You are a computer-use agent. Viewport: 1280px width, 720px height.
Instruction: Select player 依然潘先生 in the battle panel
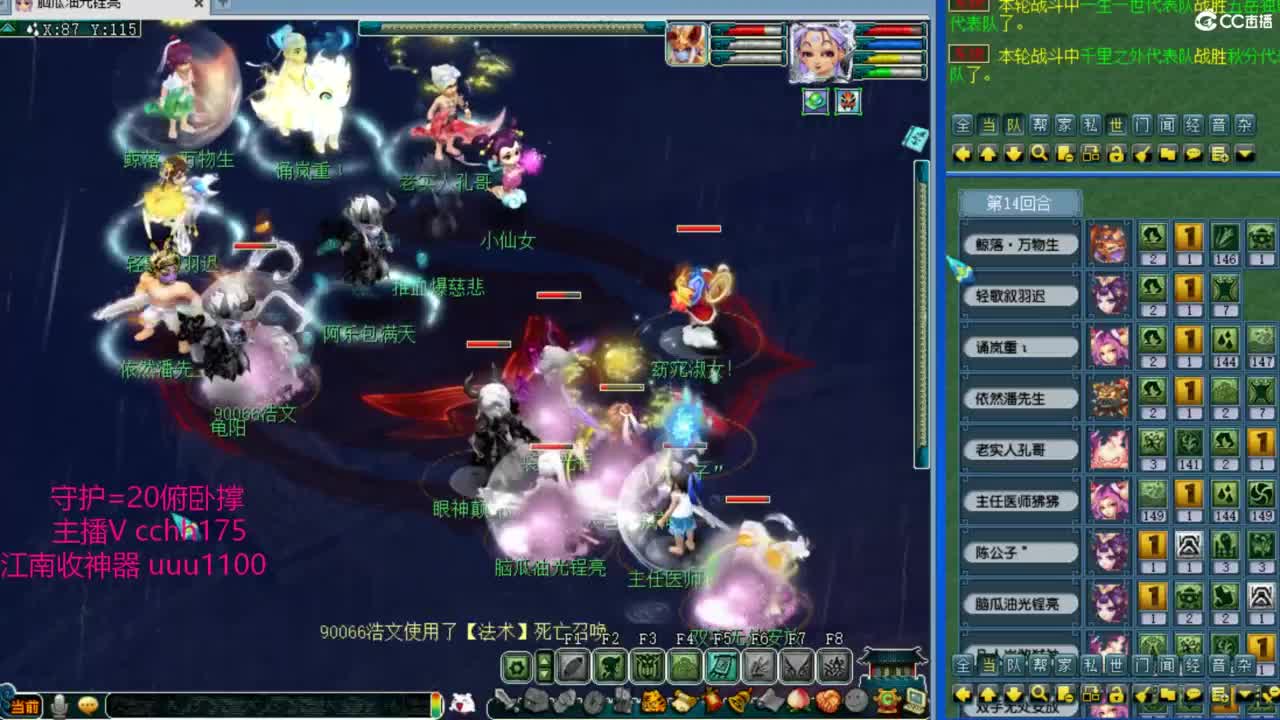click(1019, 398)
